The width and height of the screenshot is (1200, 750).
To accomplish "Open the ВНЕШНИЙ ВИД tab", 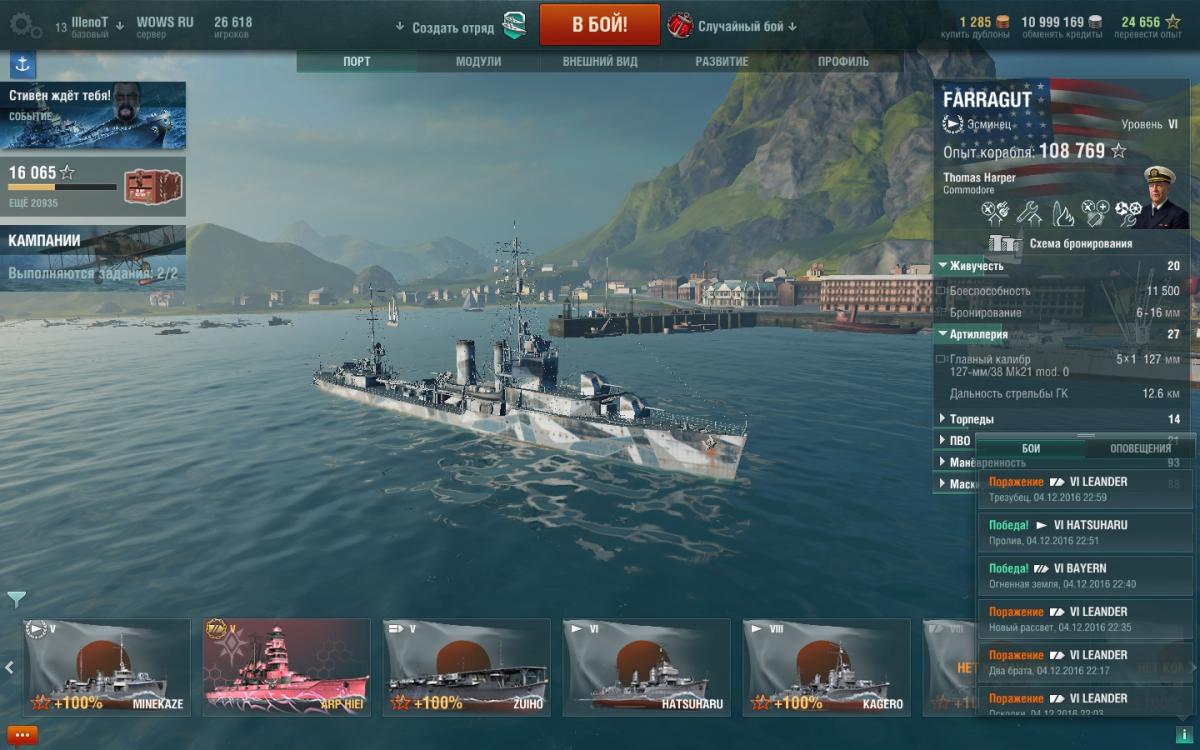I will [600, 61].
